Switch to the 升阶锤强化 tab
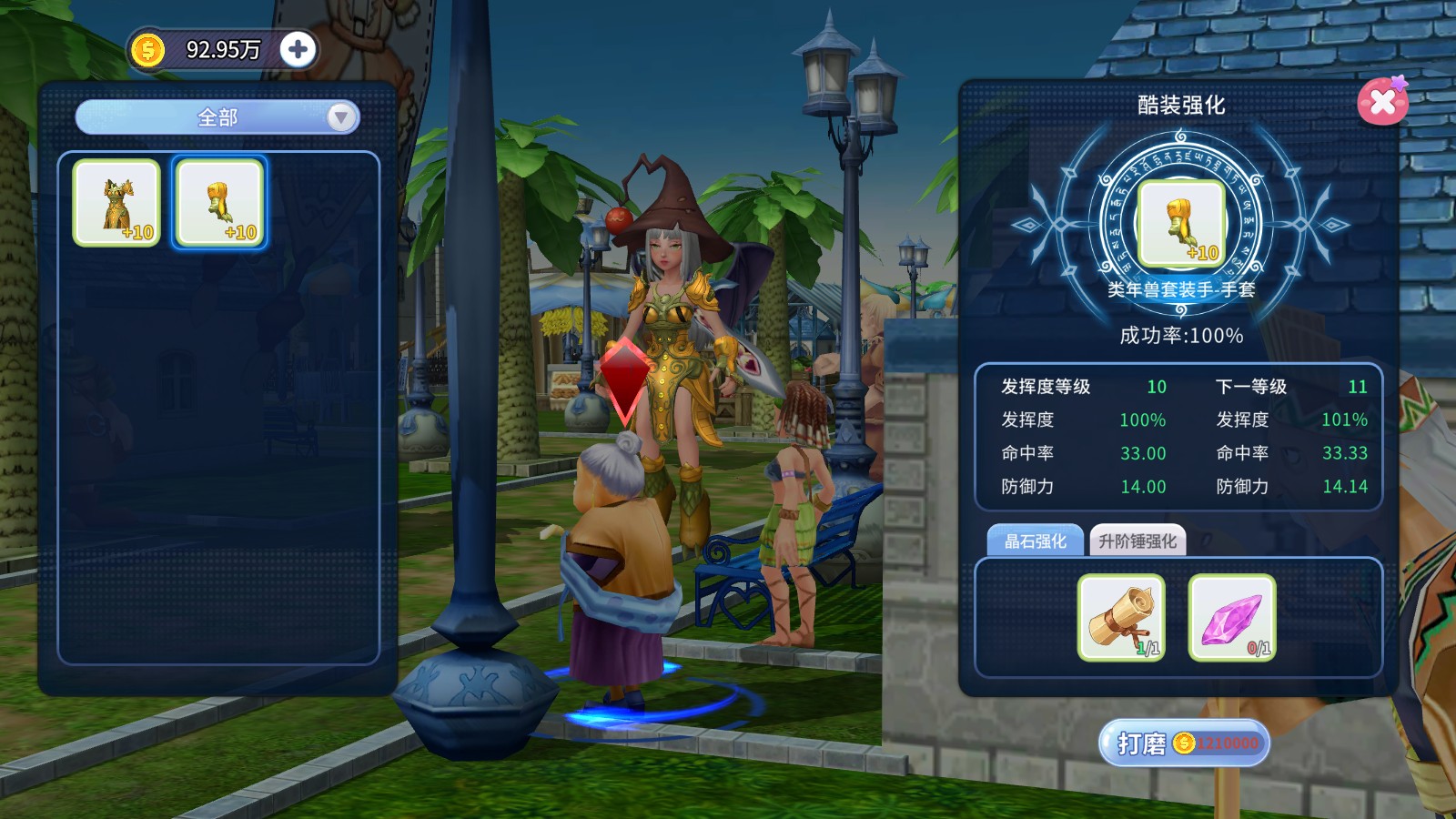Viewport: 1456px width, 819px height. pyautogui.click(x=1137, y=541)
